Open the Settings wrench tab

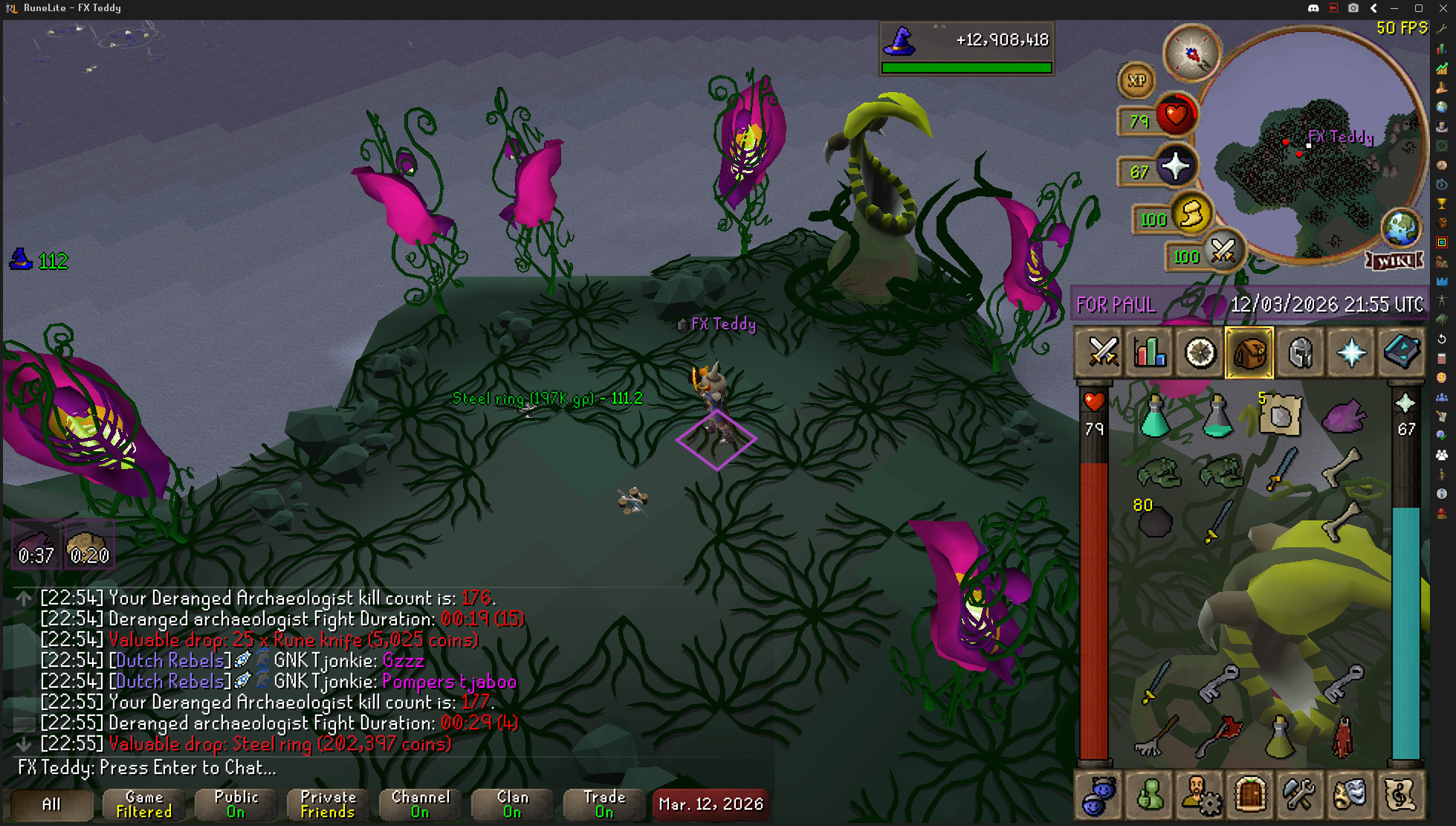pyautogui.click(x=1300, y=795)
